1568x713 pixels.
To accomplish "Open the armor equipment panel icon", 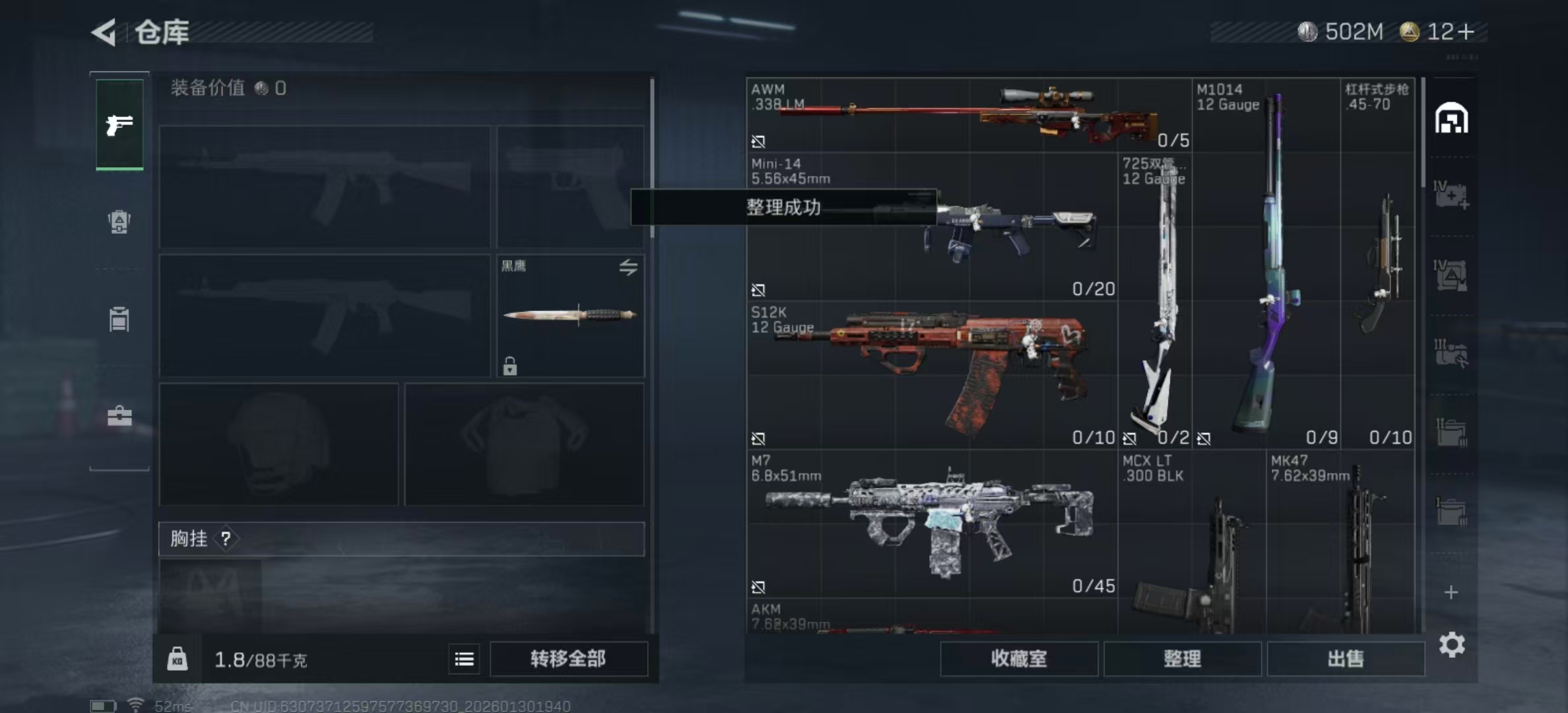I will (120, 222).
